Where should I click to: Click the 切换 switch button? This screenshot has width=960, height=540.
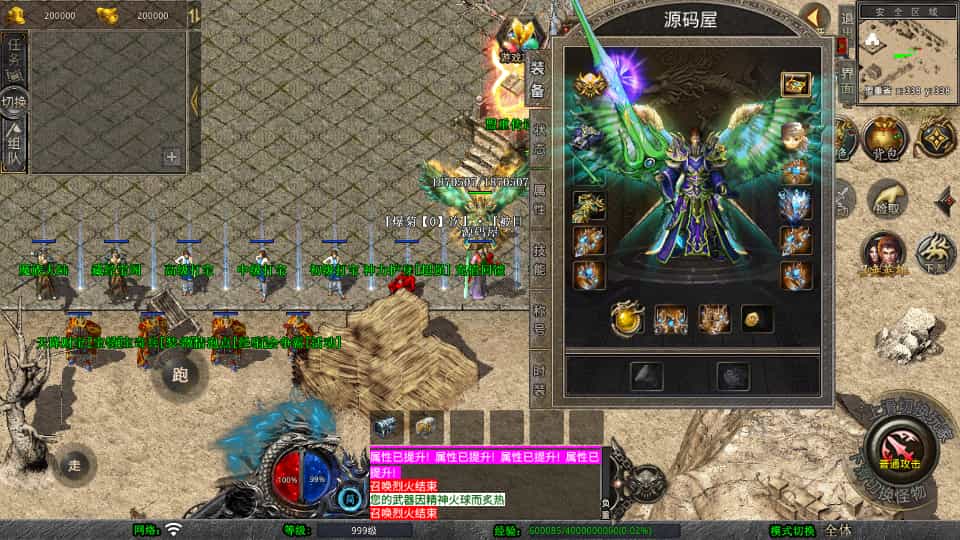click(x=14, y=101)
